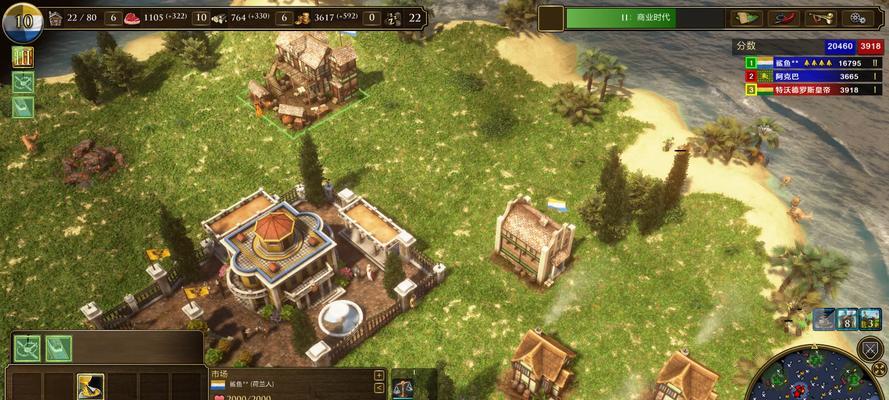
Task: Click the coin villager count box
Action: click(284, 17)
